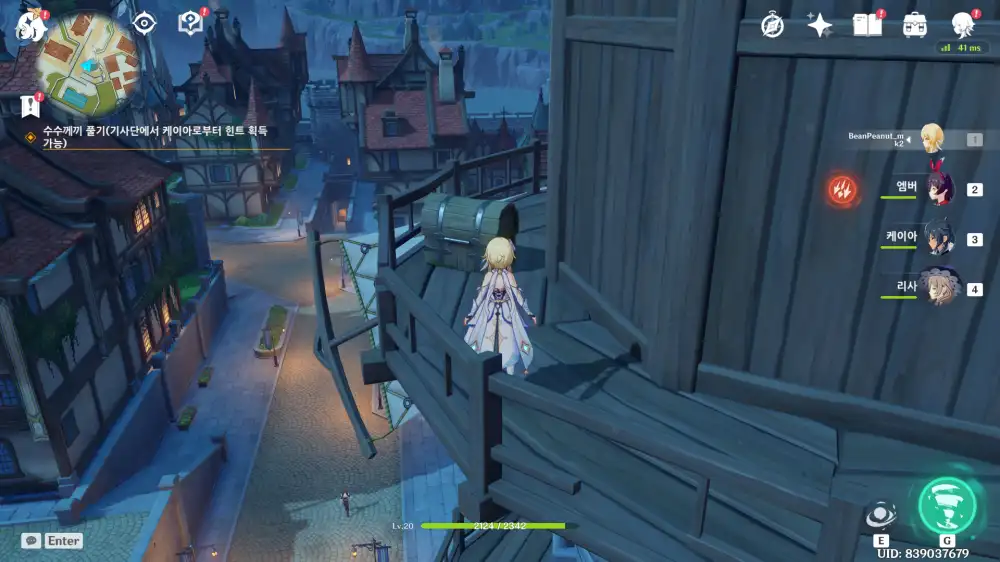
Task: Select the active BeanPeanut character slot
Action: pos(934,139)
